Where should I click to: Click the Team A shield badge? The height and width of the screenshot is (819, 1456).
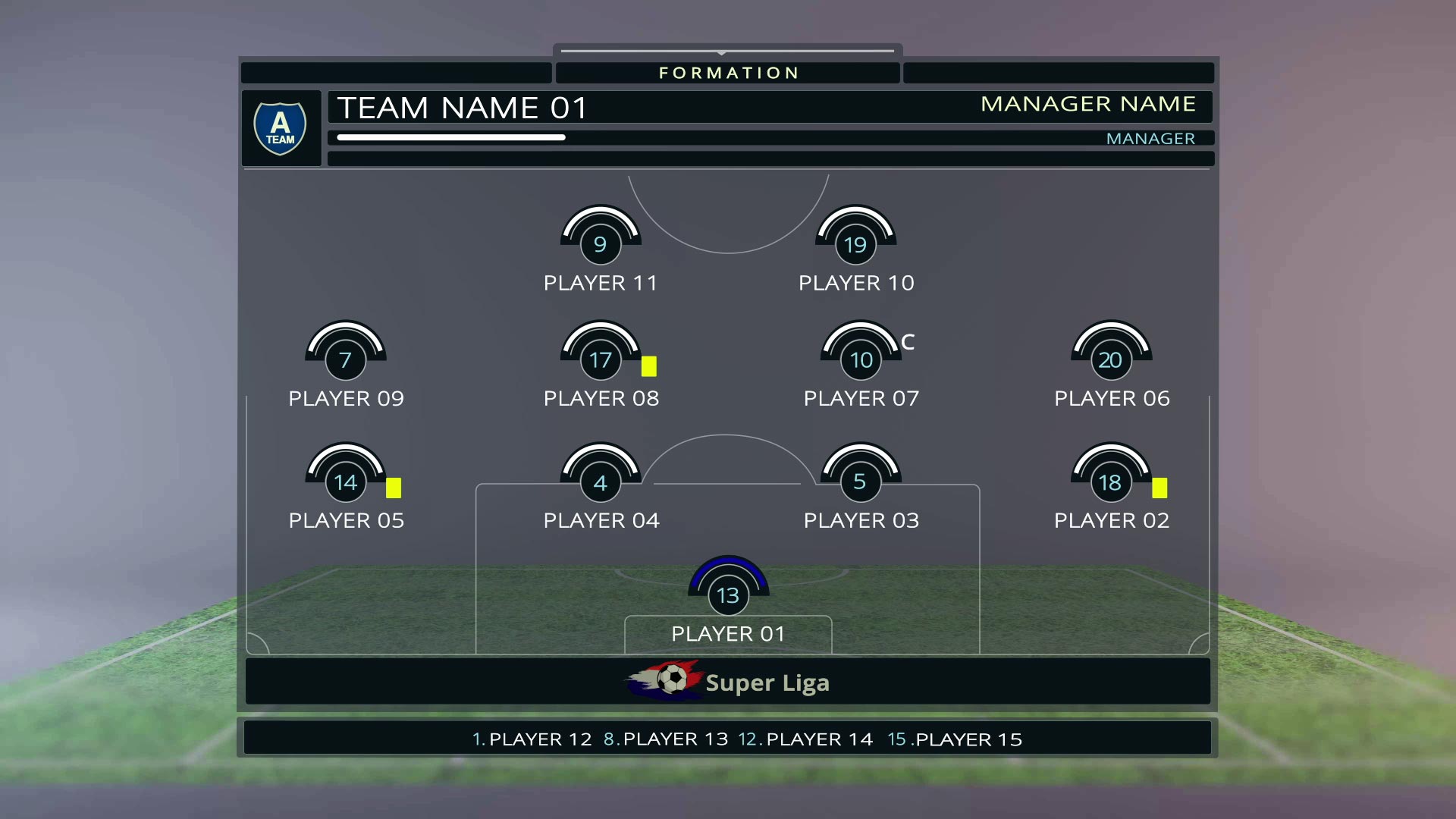click(280, 128)
